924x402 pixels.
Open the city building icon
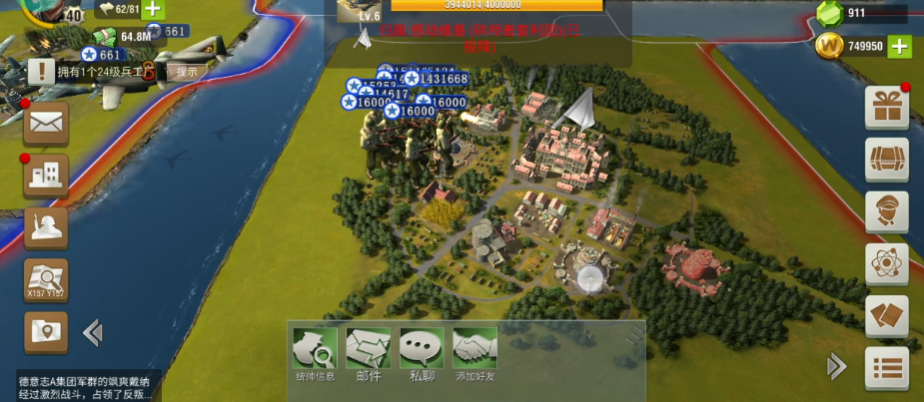tap(46, 175)
